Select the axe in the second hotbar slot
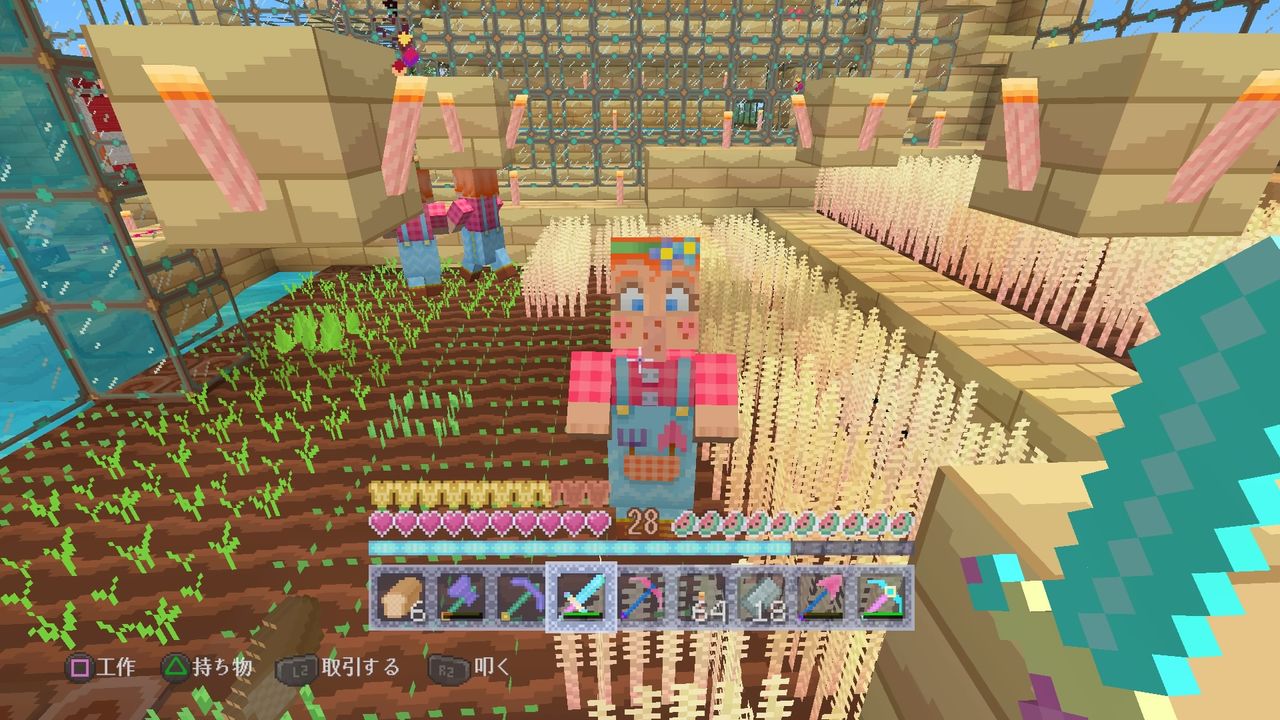This screenshot has height=720, width=1280. coord(460,597)
